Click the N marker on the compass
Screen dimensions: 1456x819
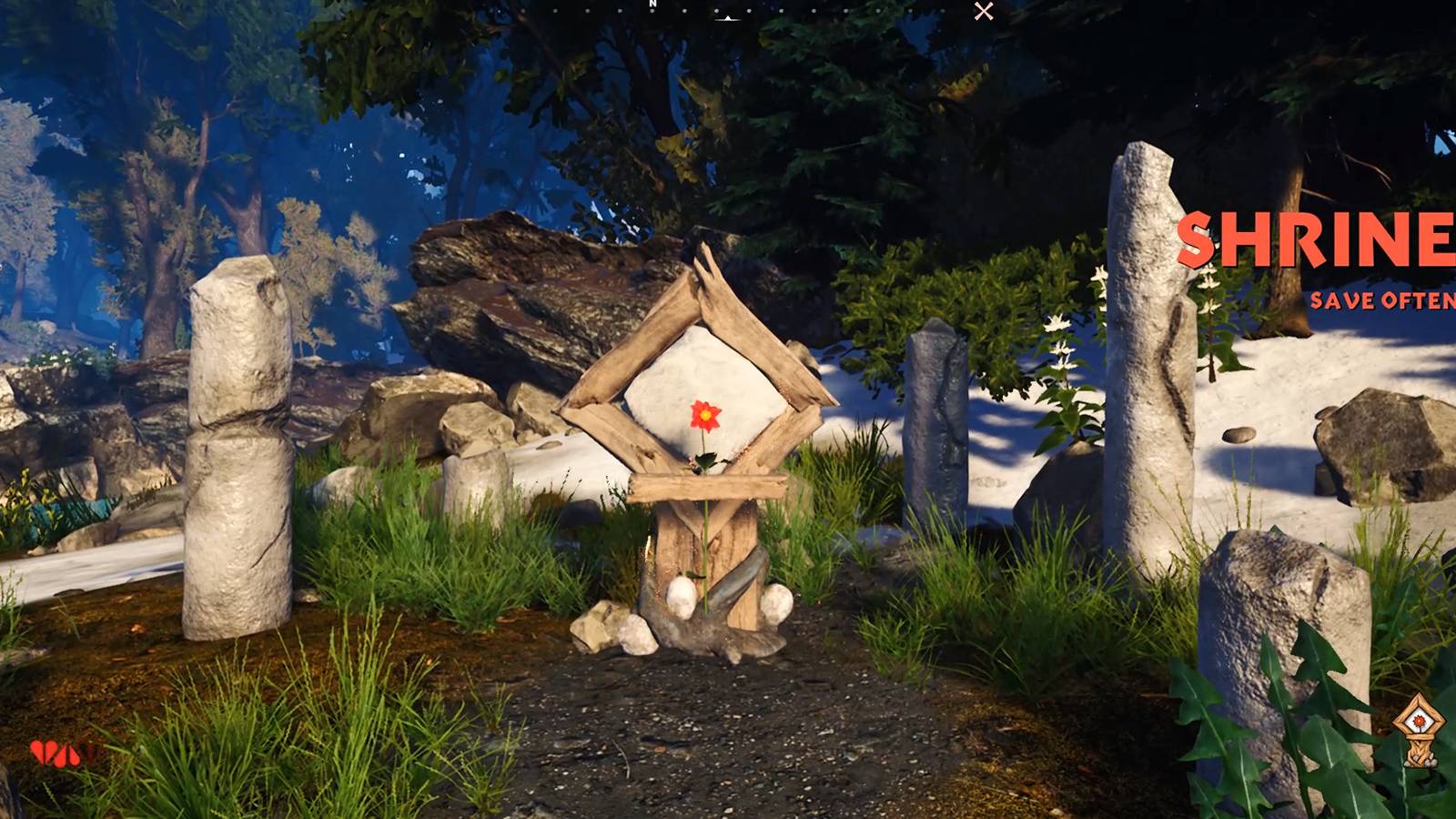pyautogui.click(x=652, y=5)
